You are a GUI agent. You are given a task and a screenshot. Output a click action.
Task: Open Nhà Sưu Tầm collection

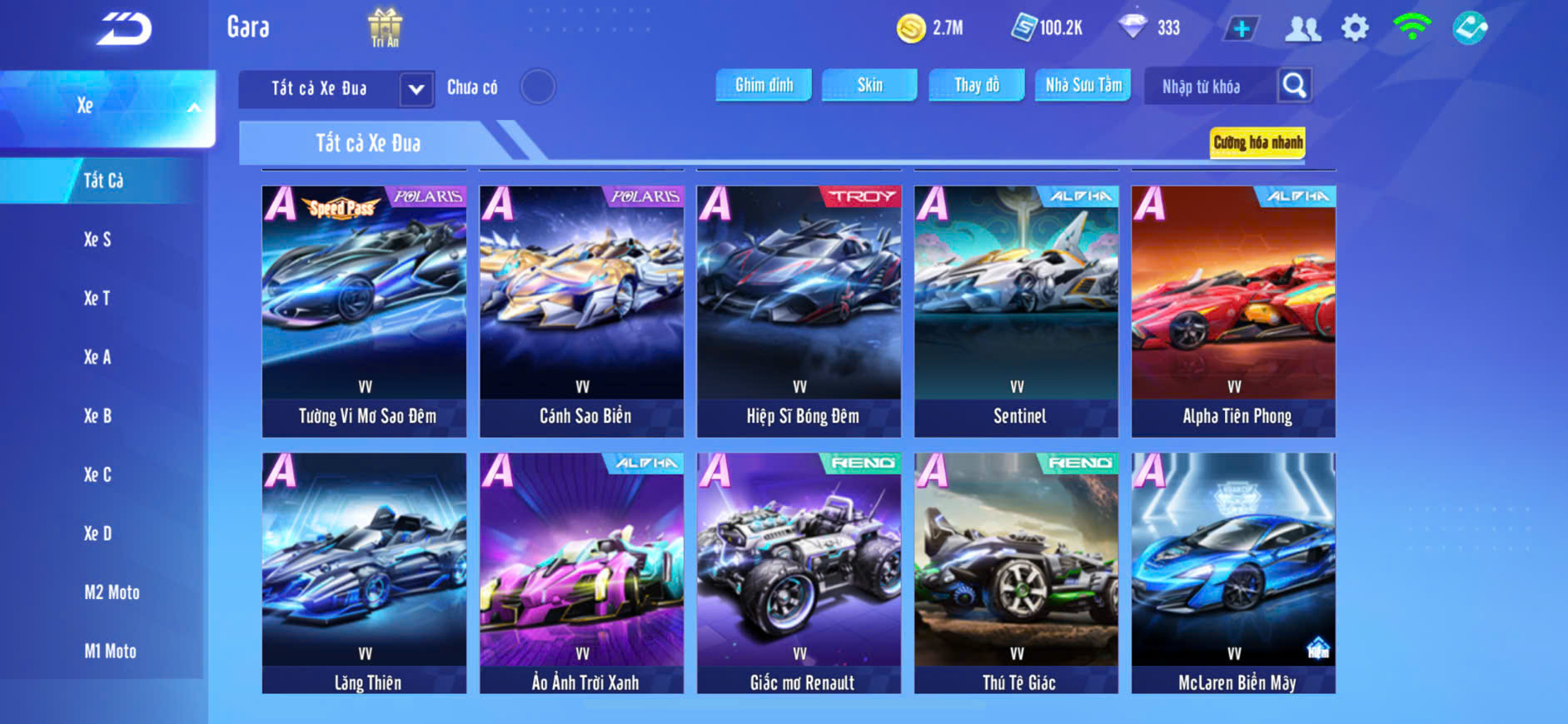tap(1083, 85)
